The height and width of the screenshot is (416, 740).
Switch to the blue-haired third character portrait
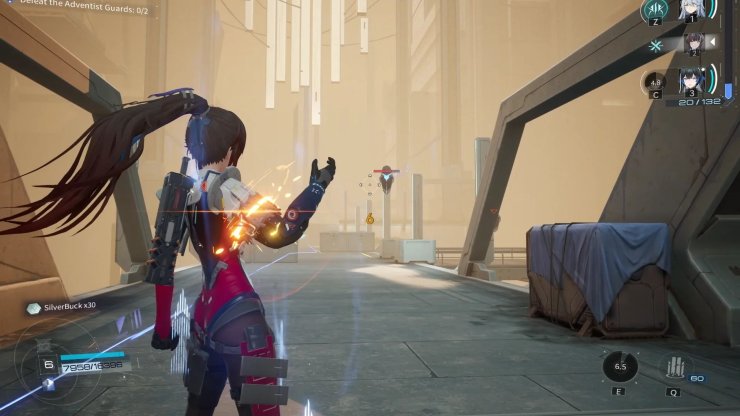tap(690, 82)
